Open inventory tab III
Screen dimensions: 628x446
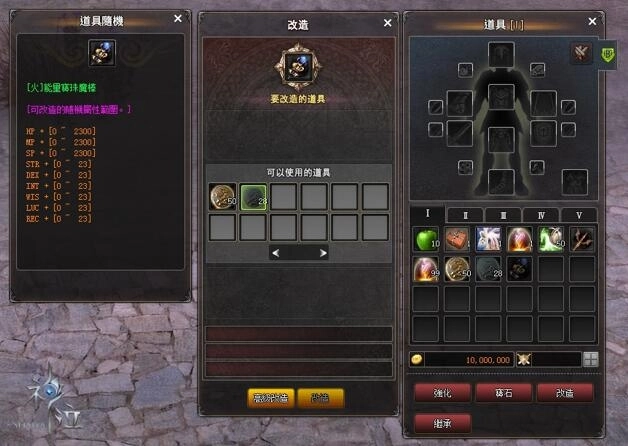coord(505,215)
